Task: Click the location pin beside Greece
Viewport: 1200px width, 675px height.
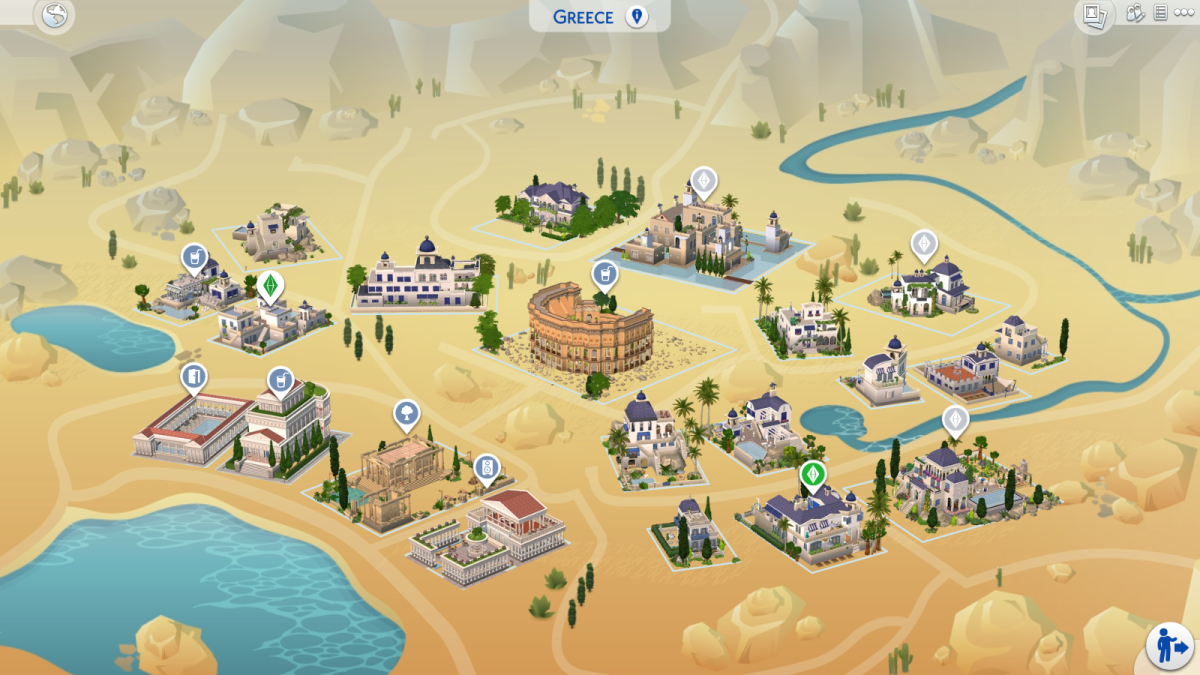Action: 635,17
